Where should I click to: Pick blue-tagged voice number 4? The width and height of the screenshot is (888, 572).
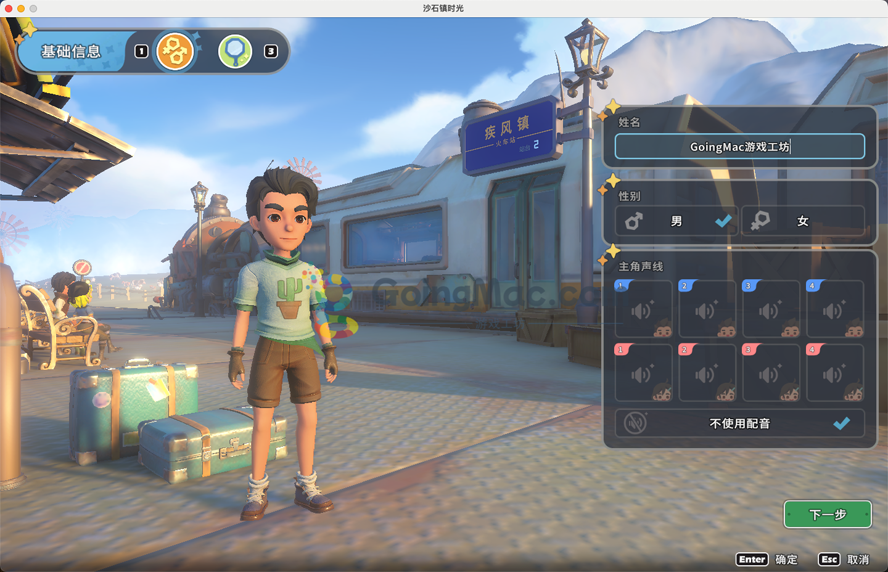pyautogui.click(x=835, y=309)
